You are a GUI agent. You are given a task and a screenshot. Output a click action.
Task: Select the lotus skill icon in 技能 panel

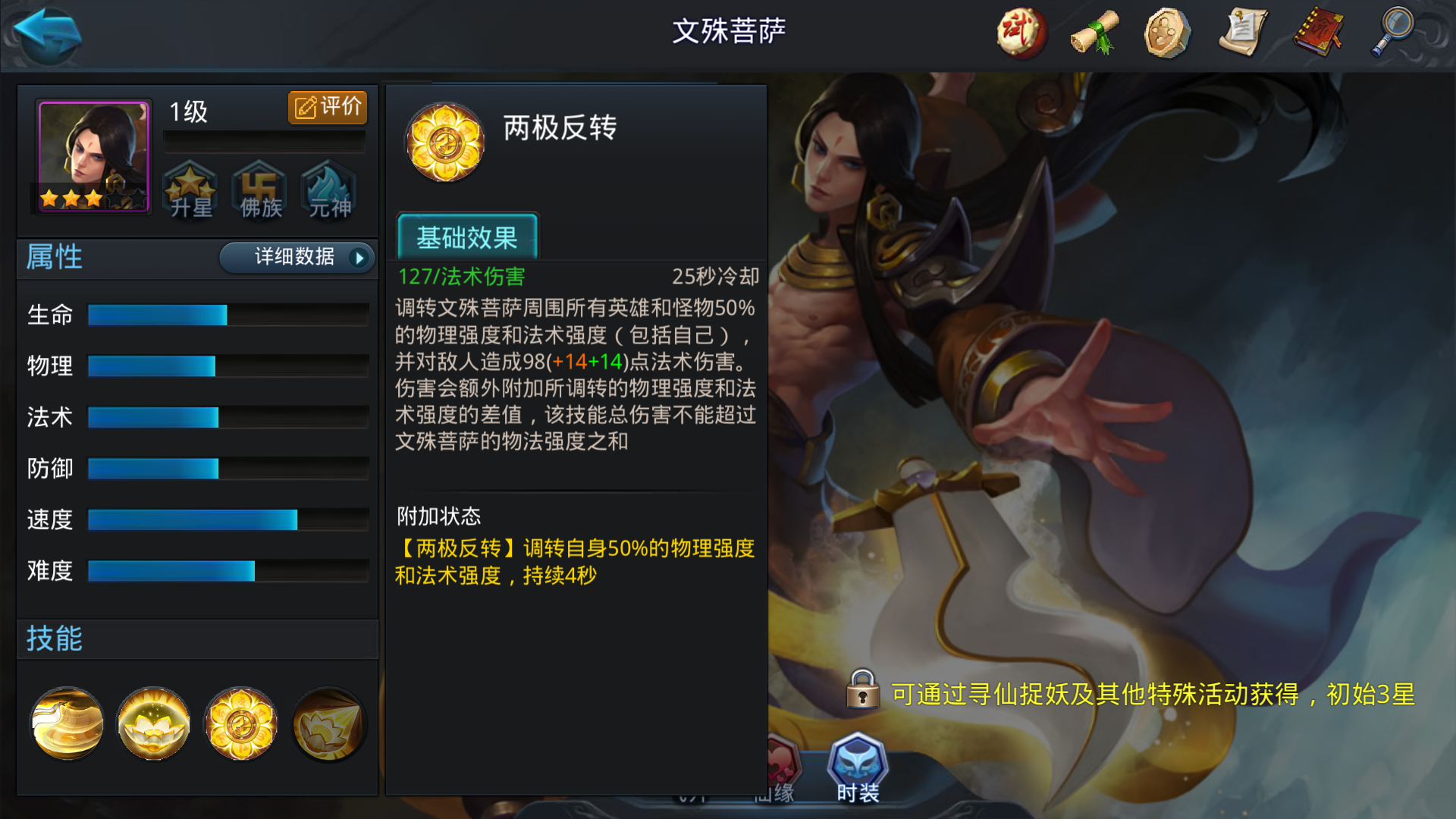[152, 723]
